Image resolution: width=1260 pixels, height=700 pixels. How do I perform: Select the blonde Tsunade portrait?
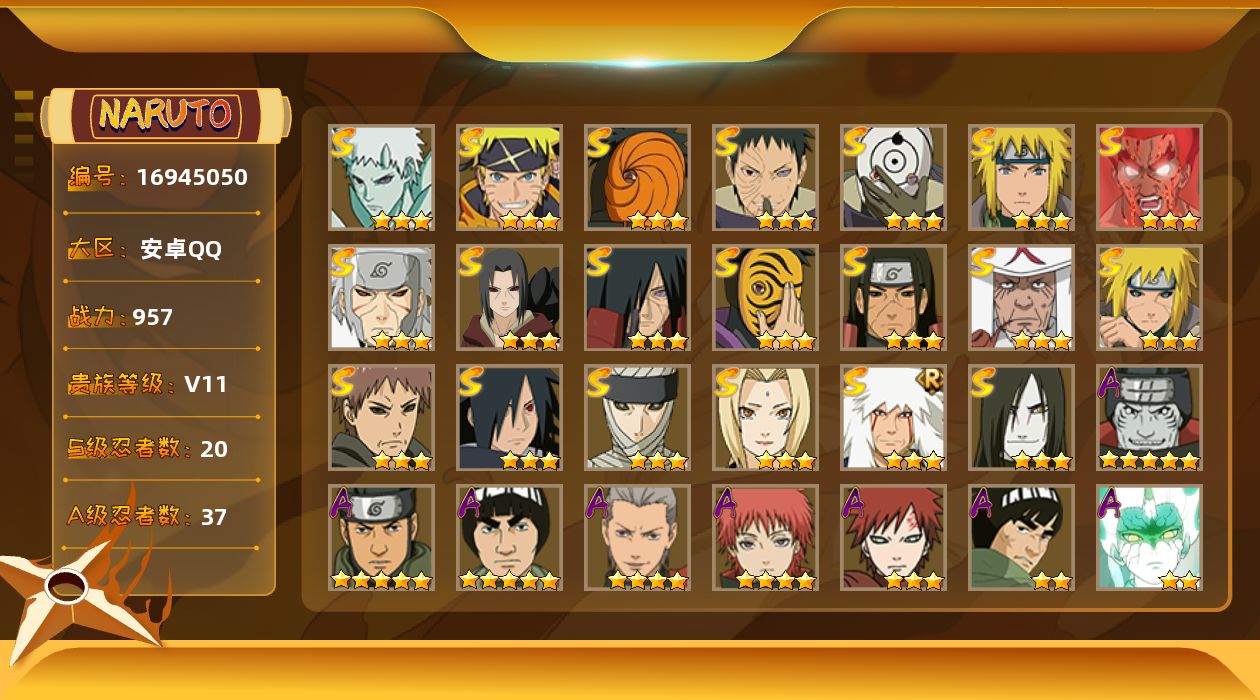(765, 417)
